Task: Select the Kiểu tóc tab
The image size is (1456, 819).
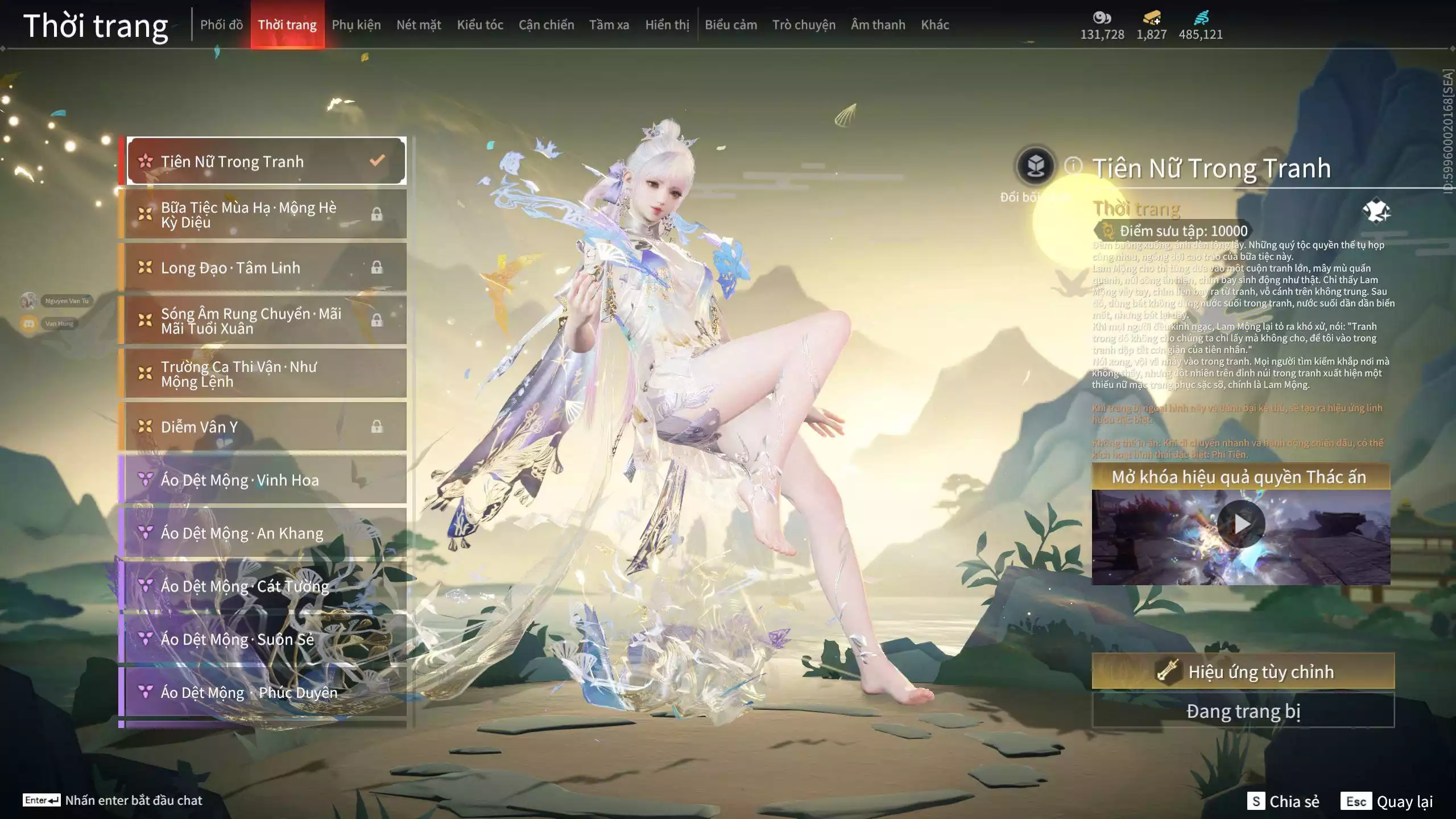Action: coord(480,25)
